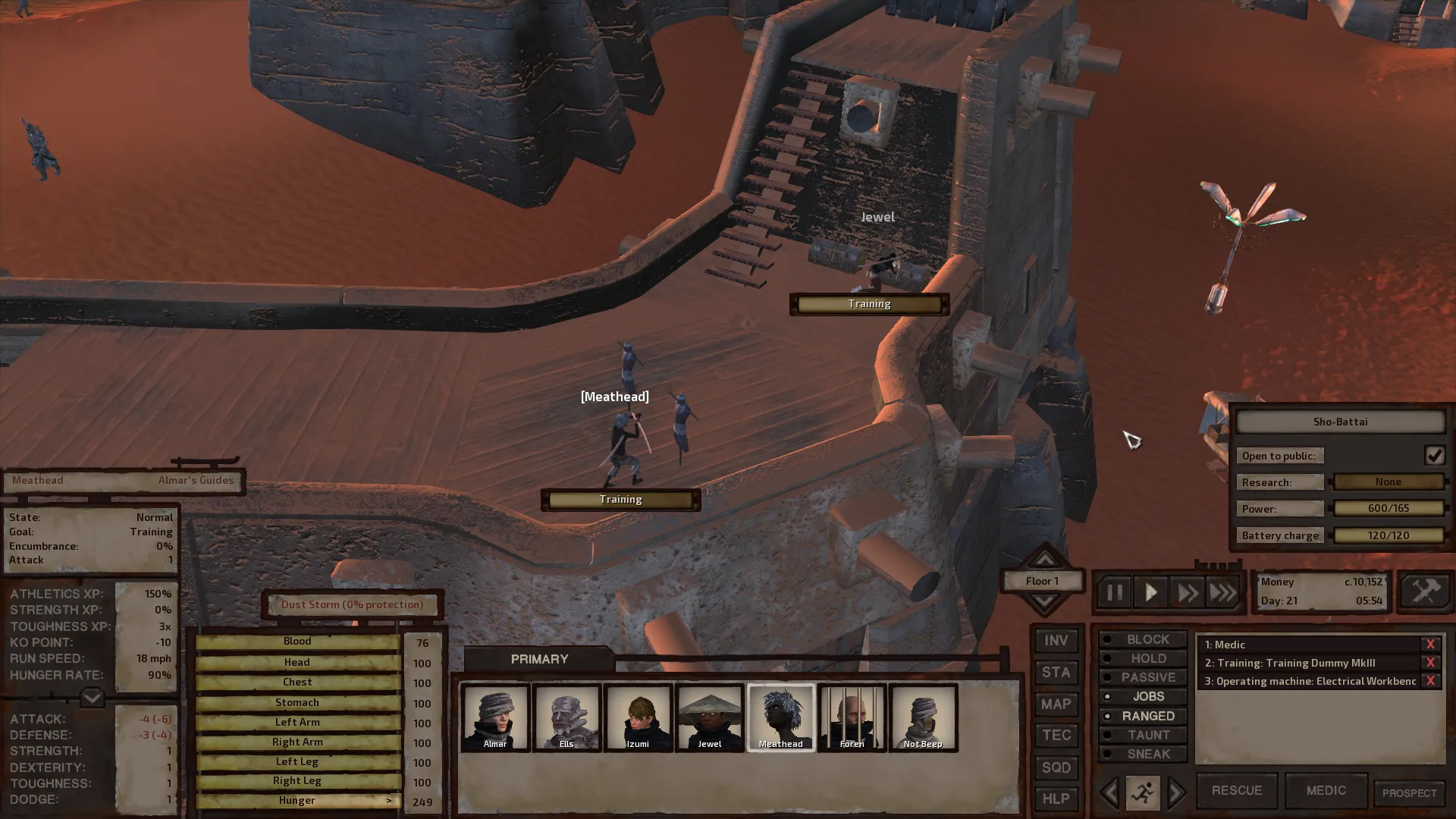Toggle the BLOCK stance
Screen dimensions: 1456x819
1143,639
